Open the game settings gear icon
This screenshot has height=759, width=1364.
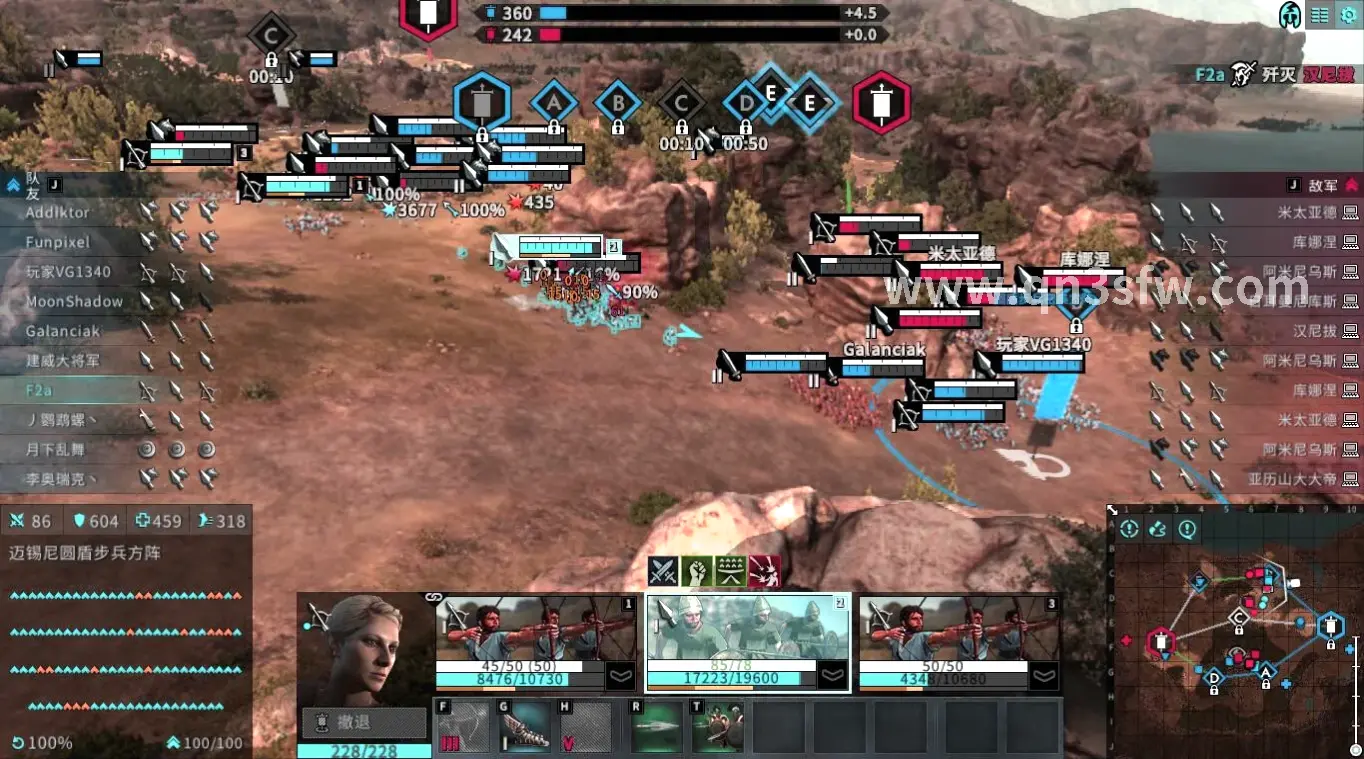pyautogui.click(x=1350, y=15)
